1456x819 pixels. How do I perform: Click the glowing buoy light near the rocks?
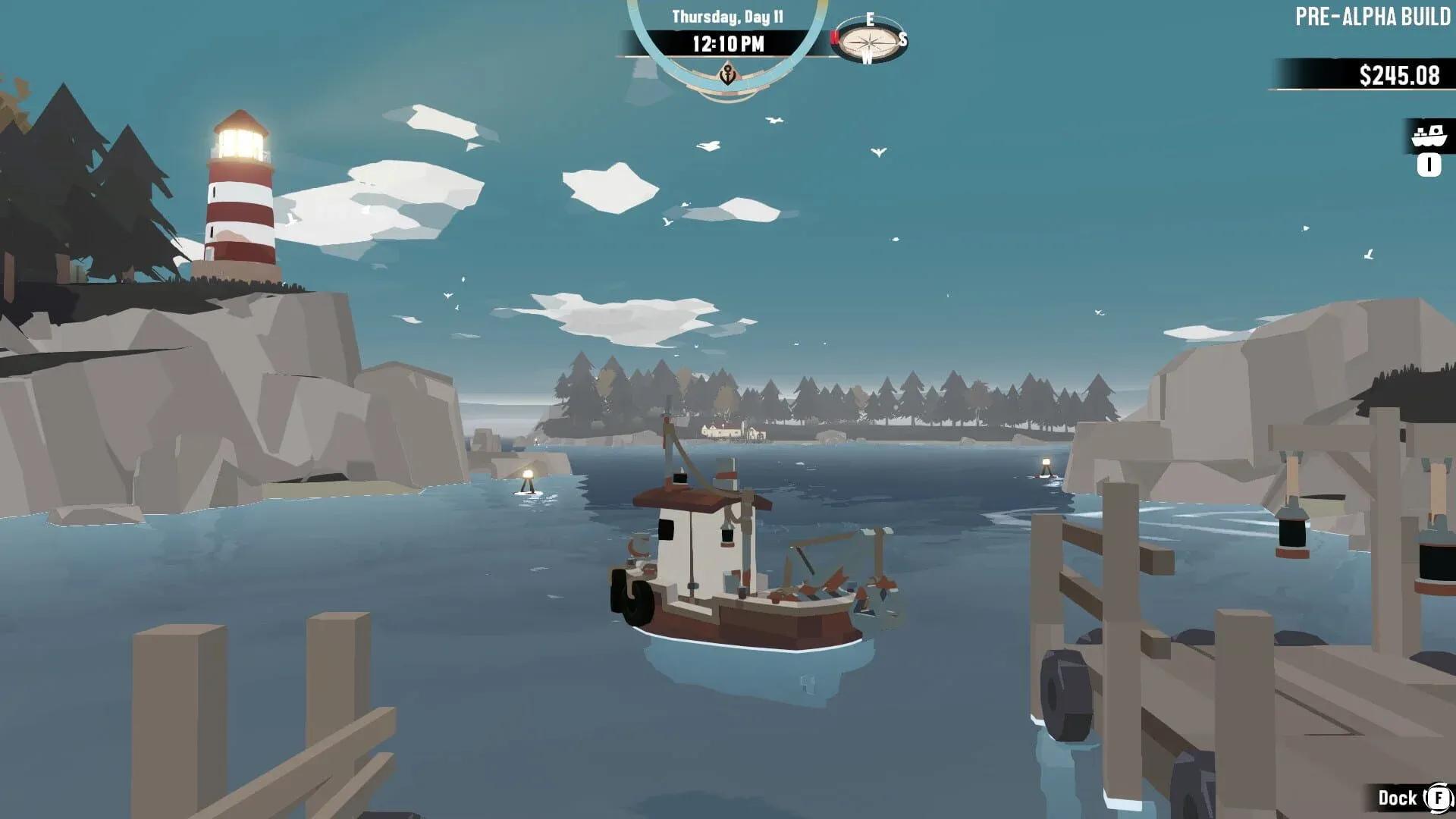tap(529, 475)
